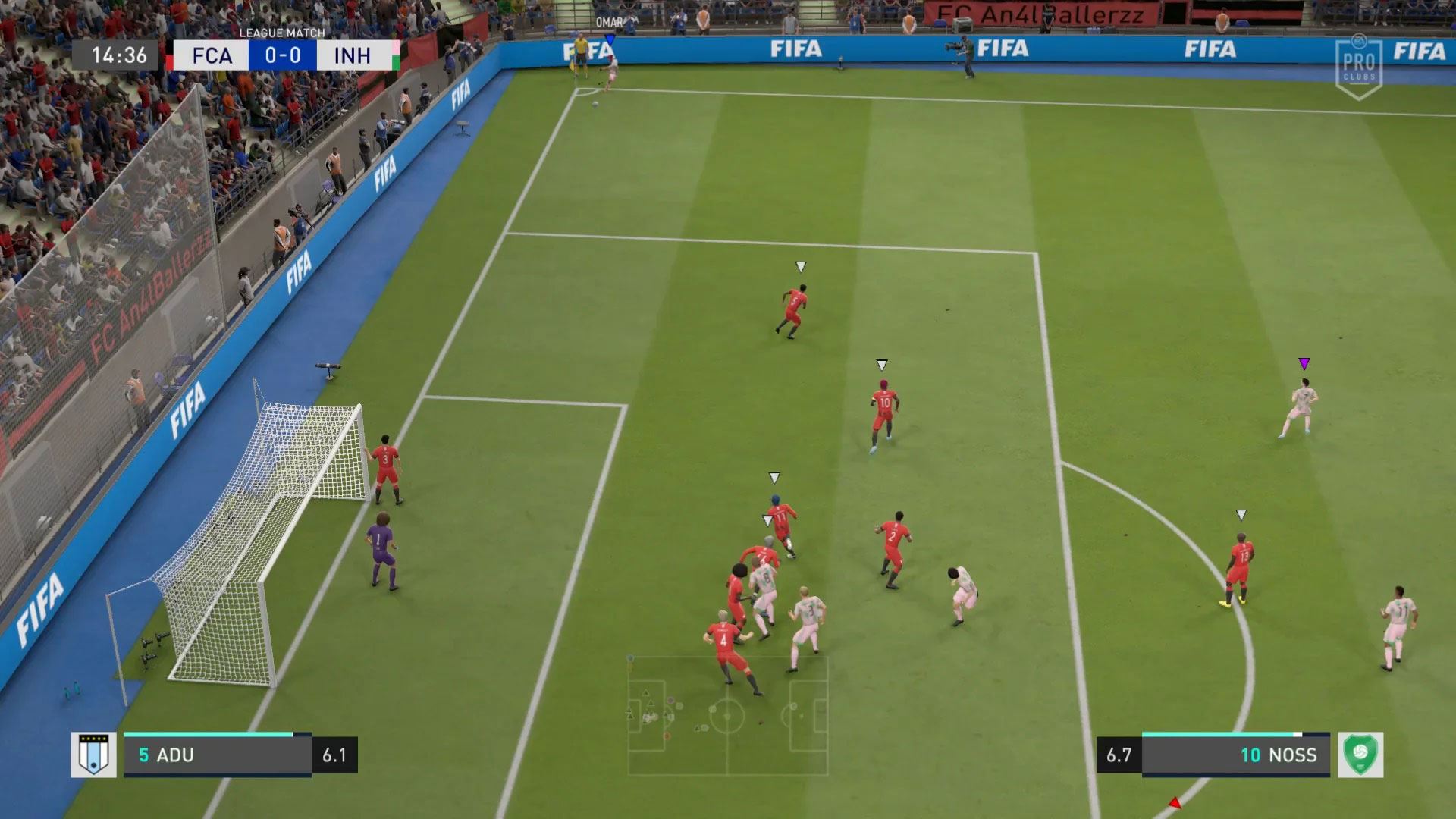
Task: Click the pitch radar minimap
Action: pyautogui.click(x=727, y=715)
